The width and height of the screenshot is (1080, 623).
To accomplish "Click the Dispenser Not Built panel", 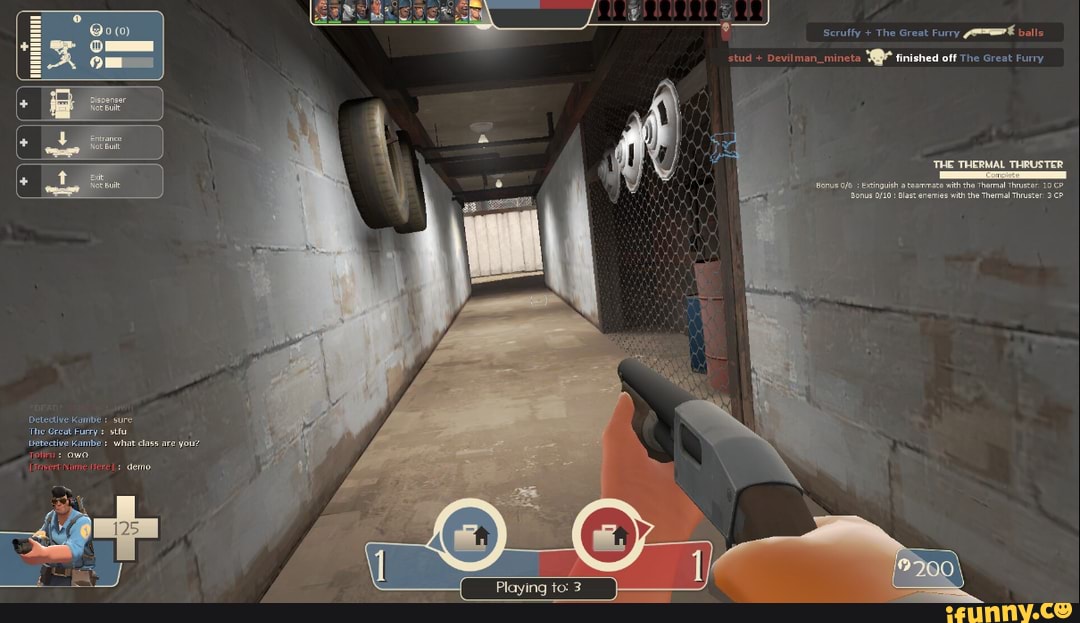I will [90, 103].
